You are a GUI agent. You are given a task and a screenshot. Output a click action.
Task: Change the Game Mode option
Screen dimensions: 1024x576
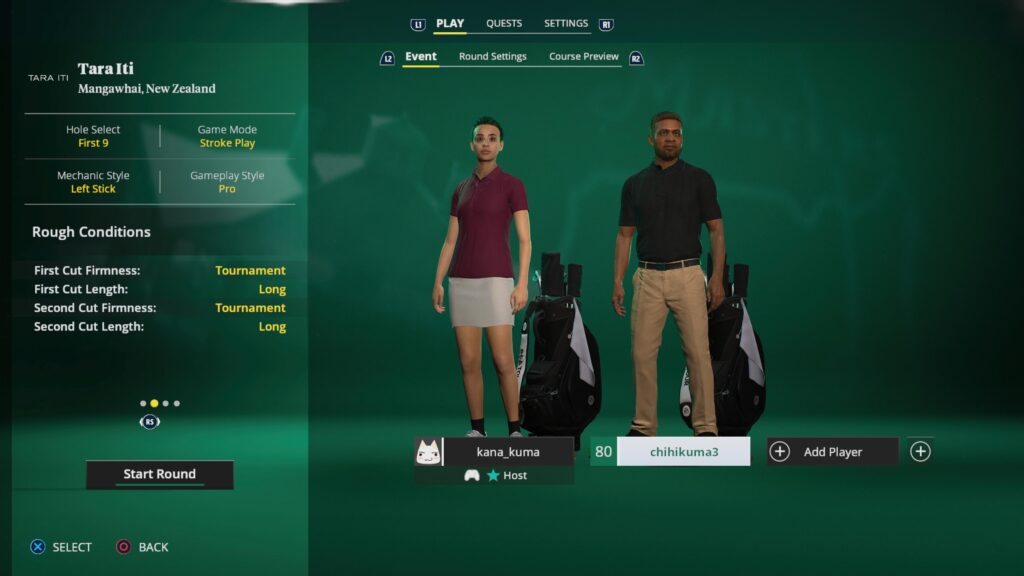tap(227, 136)
